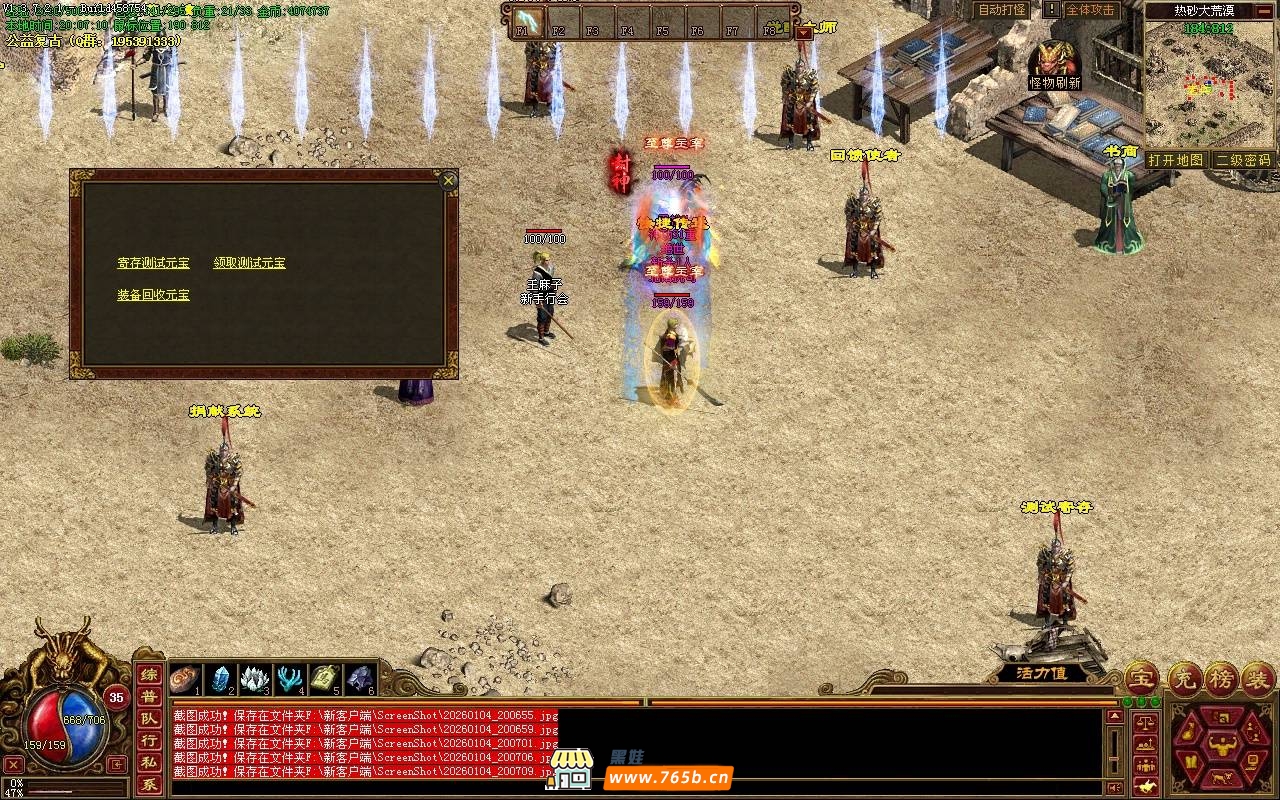Open the 装 equipment button
Screen dimensions: 1280x800
[1259, 678]
